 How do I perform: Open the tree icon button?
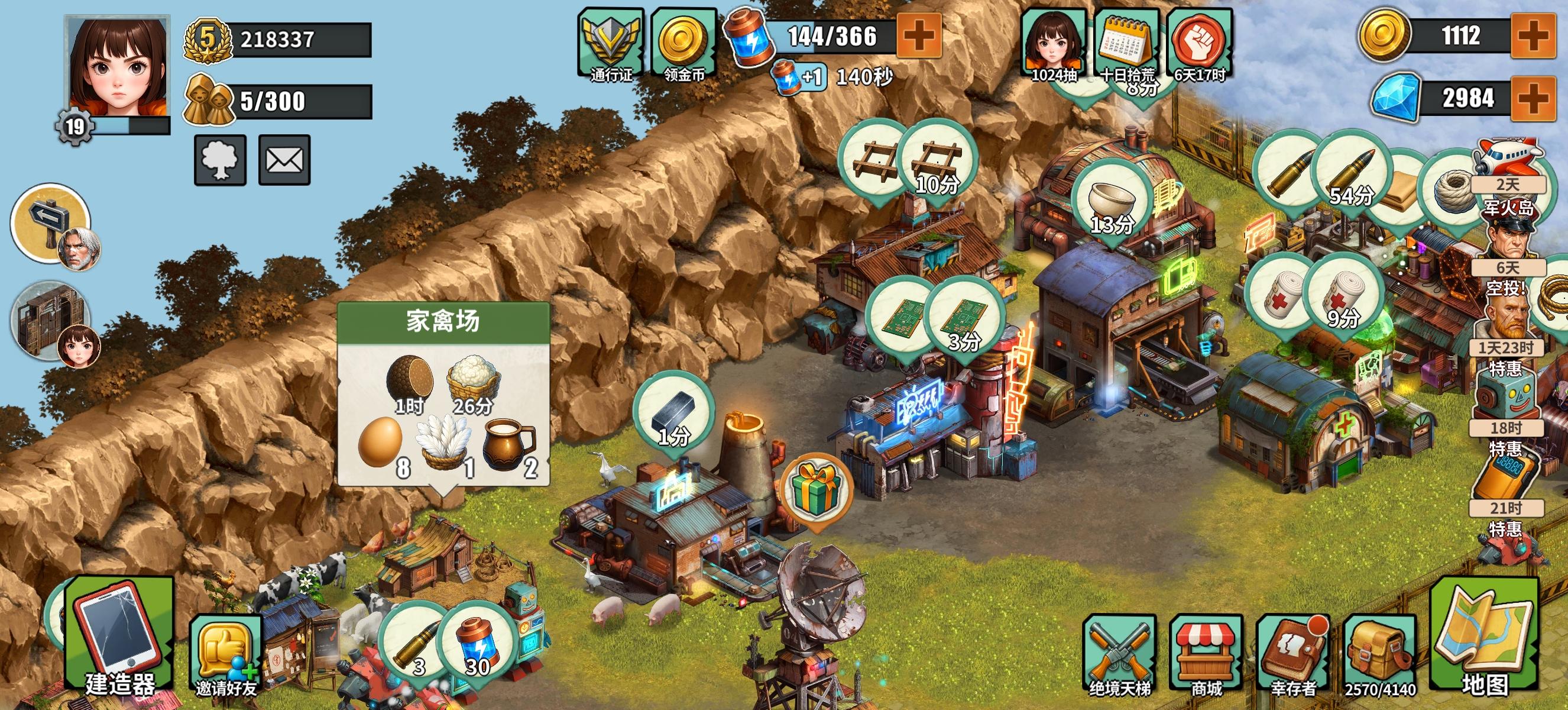click(x=220, y=160)
